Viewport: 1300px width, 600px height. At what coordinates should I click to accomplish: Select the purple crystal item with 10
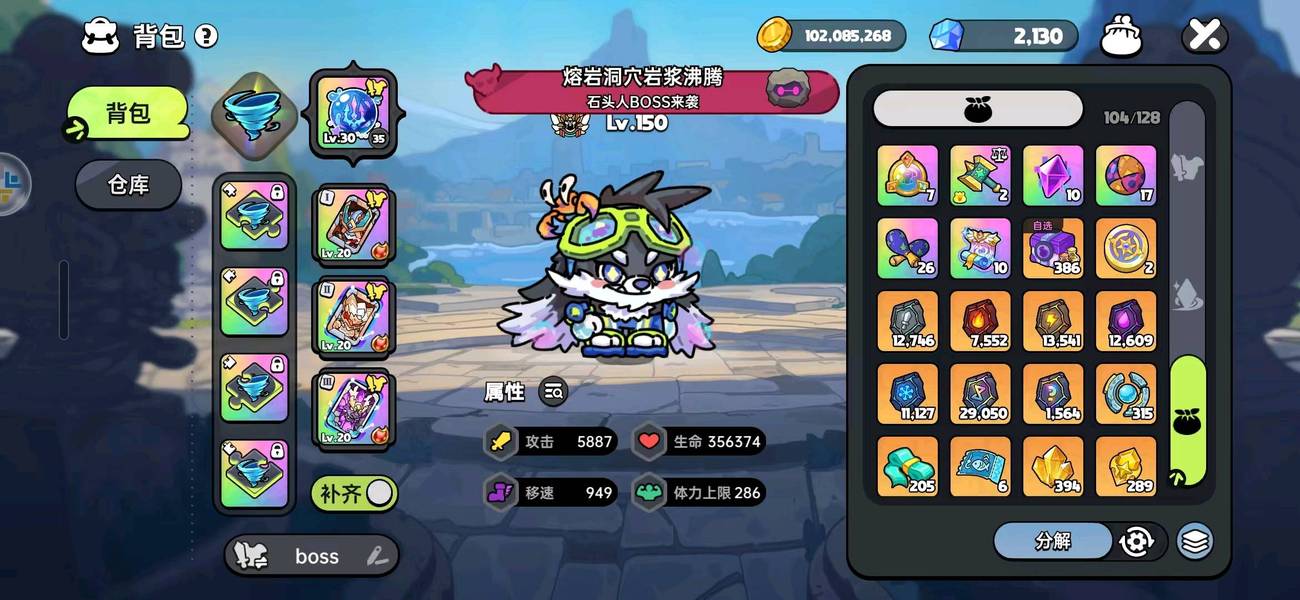(x=1053, y=176)
